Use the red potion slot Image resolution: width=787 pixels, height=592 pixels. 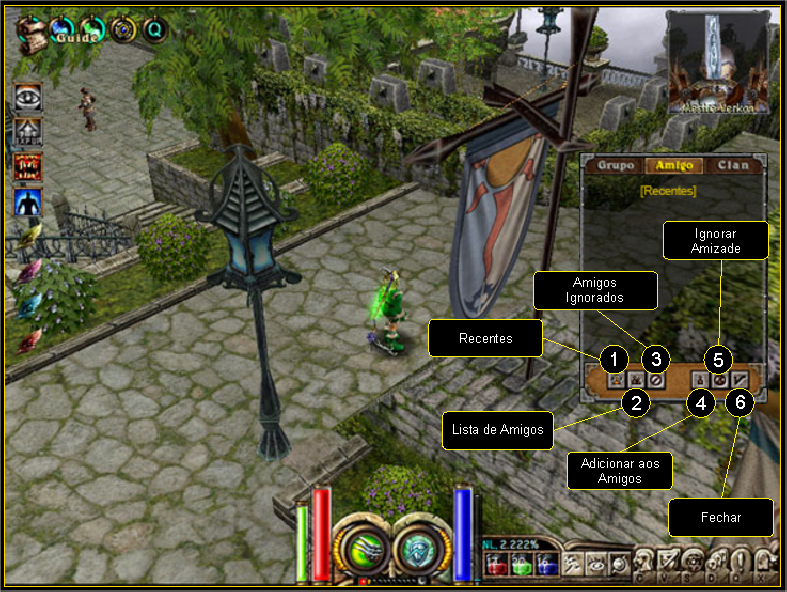tap(497, 567)
